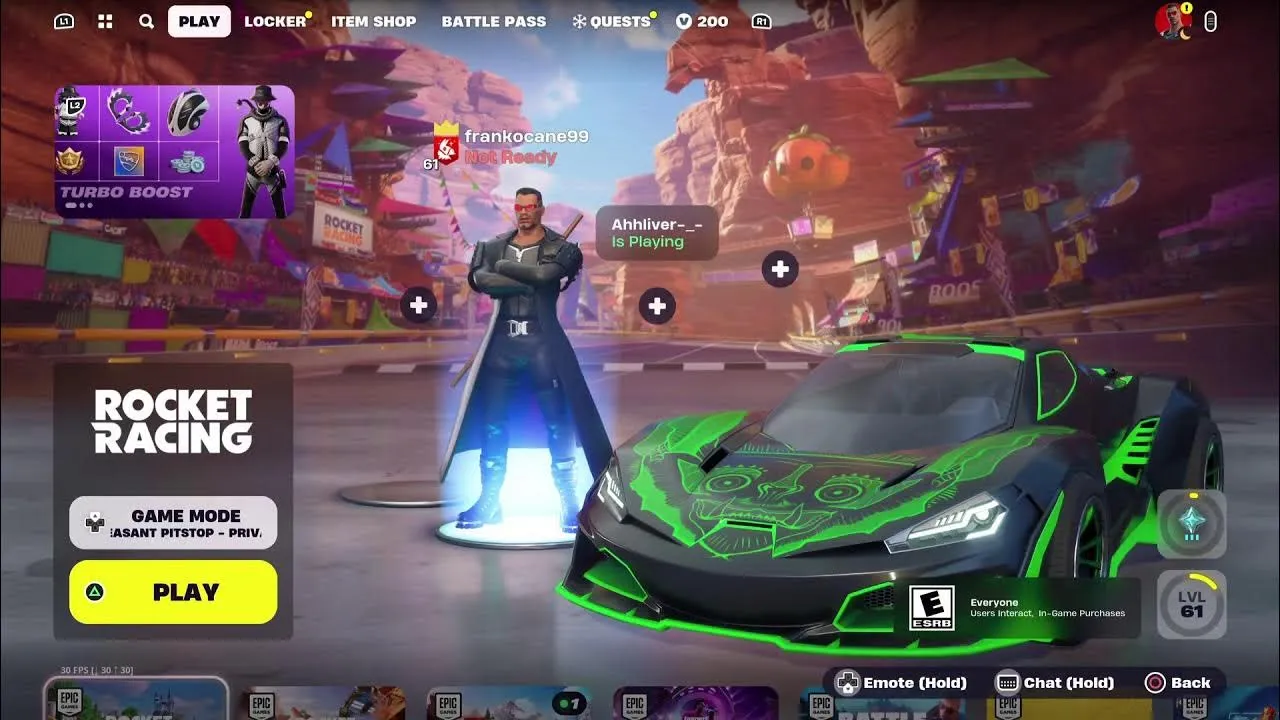The width and height of the screenshot is (1280, 720).
Task: Change the Game Mode selection
Action: (173, 523)
